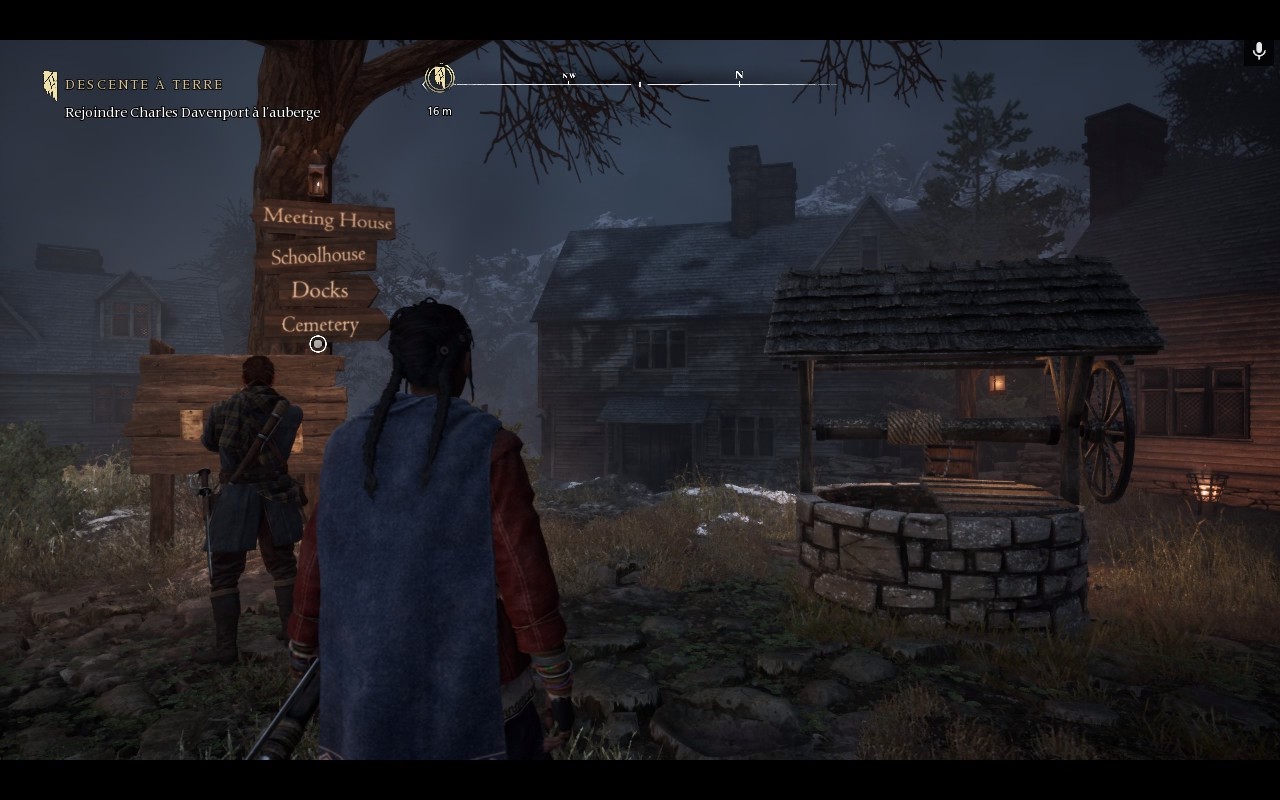1280x800 pixels.
Task: Toggle the microphone overlay icon
Action: [x=1259, y=51]
